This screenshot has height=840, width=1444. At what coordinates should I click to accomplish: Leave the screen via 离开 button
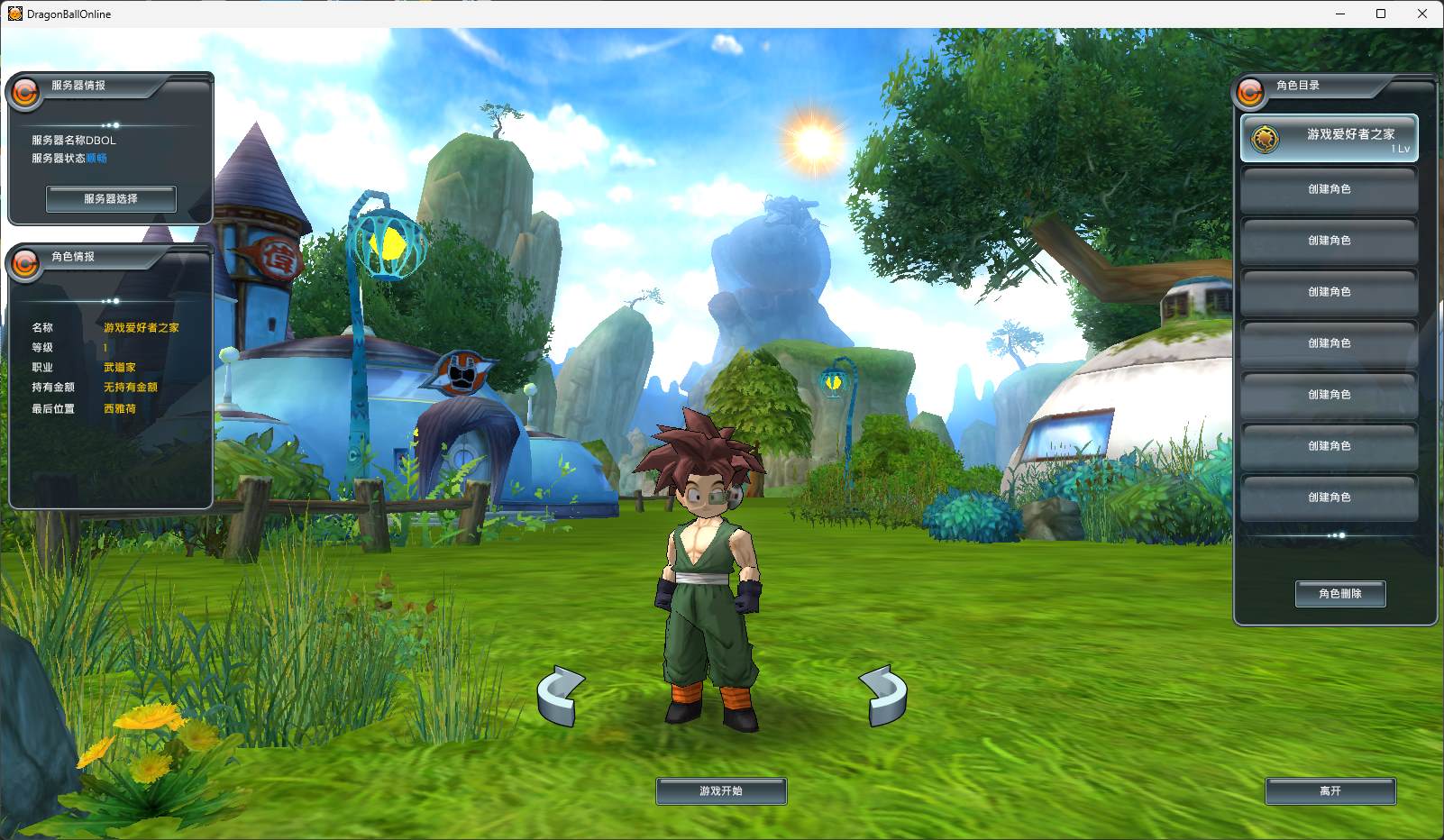(1330, 791)
